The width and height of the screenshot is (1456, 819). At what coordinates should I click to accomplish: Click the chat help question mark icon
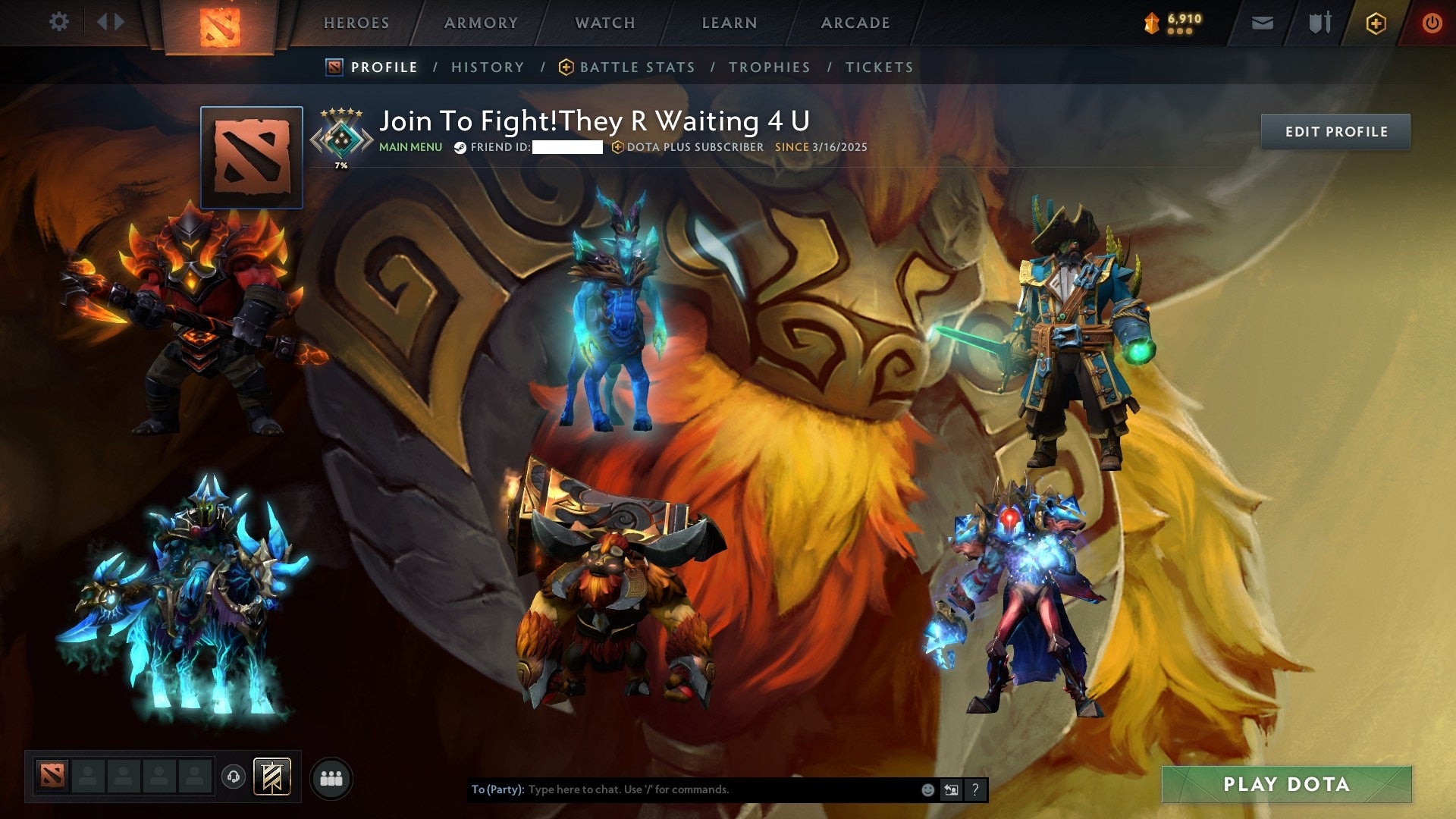pos(975,789)
